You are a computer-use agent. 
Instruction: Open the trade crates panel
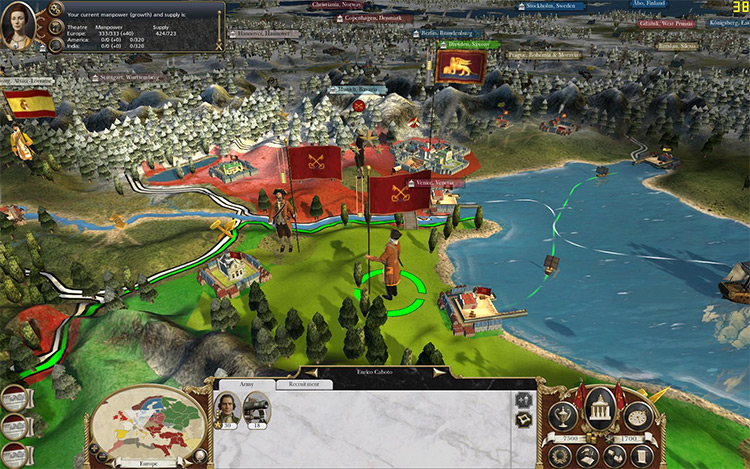tap(613, 456)
